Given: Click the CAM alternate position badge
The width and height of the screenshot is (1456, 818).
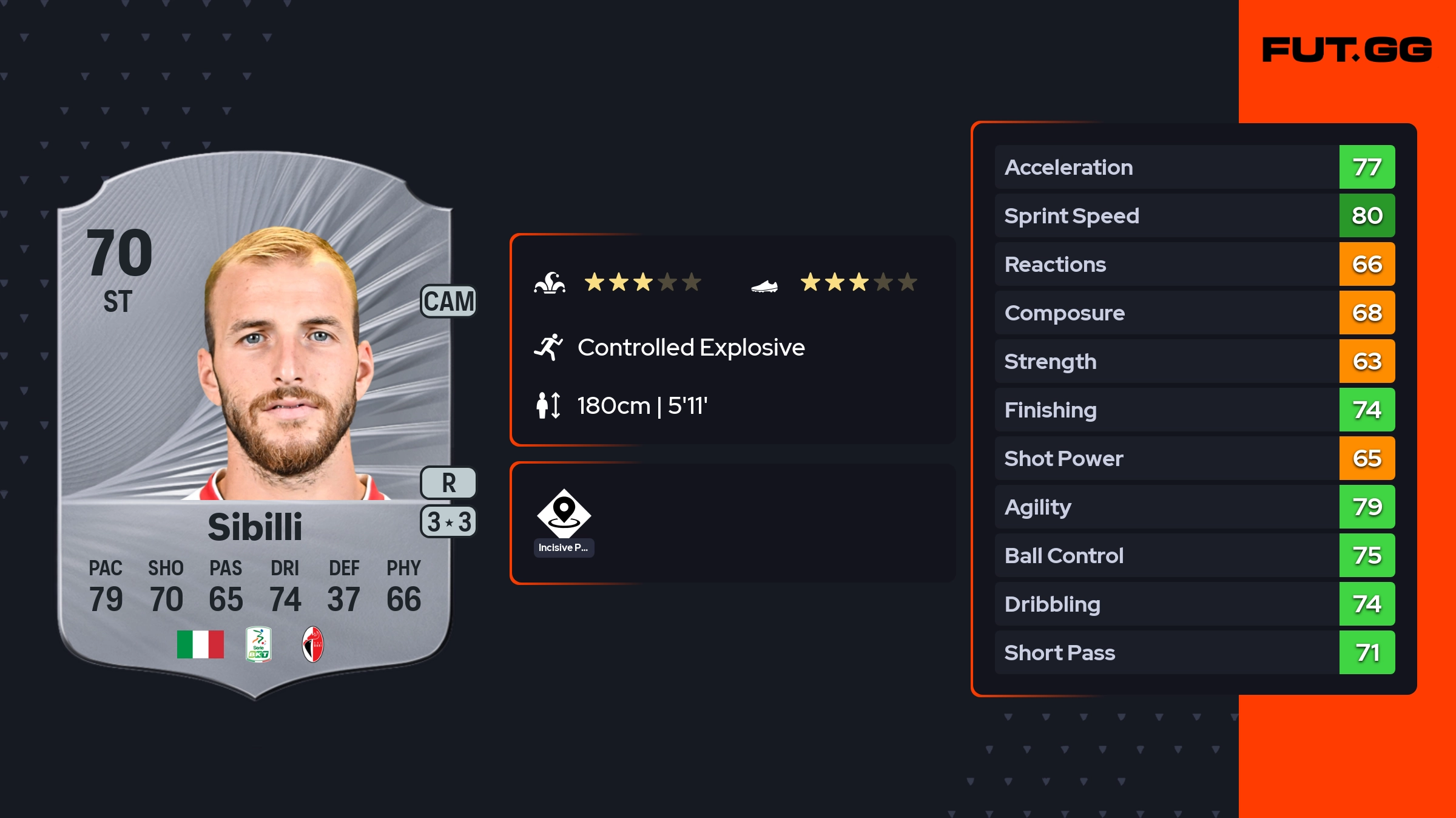Looking at the screenshot, I should [449, 302].
